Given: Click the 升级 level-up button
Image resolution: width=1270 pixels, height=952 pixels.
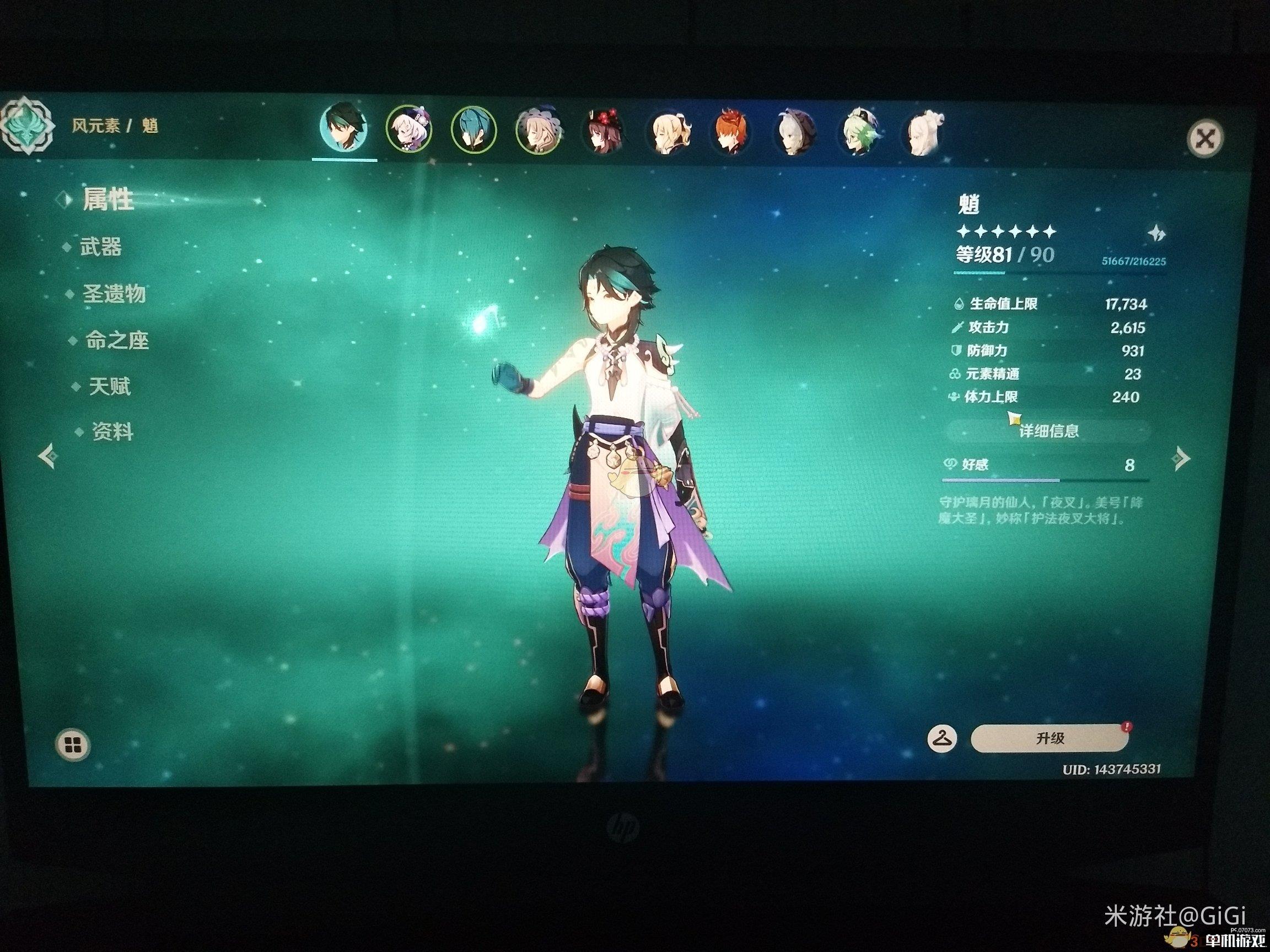Looking at the screenshot, I should [x=1050, y=738].
